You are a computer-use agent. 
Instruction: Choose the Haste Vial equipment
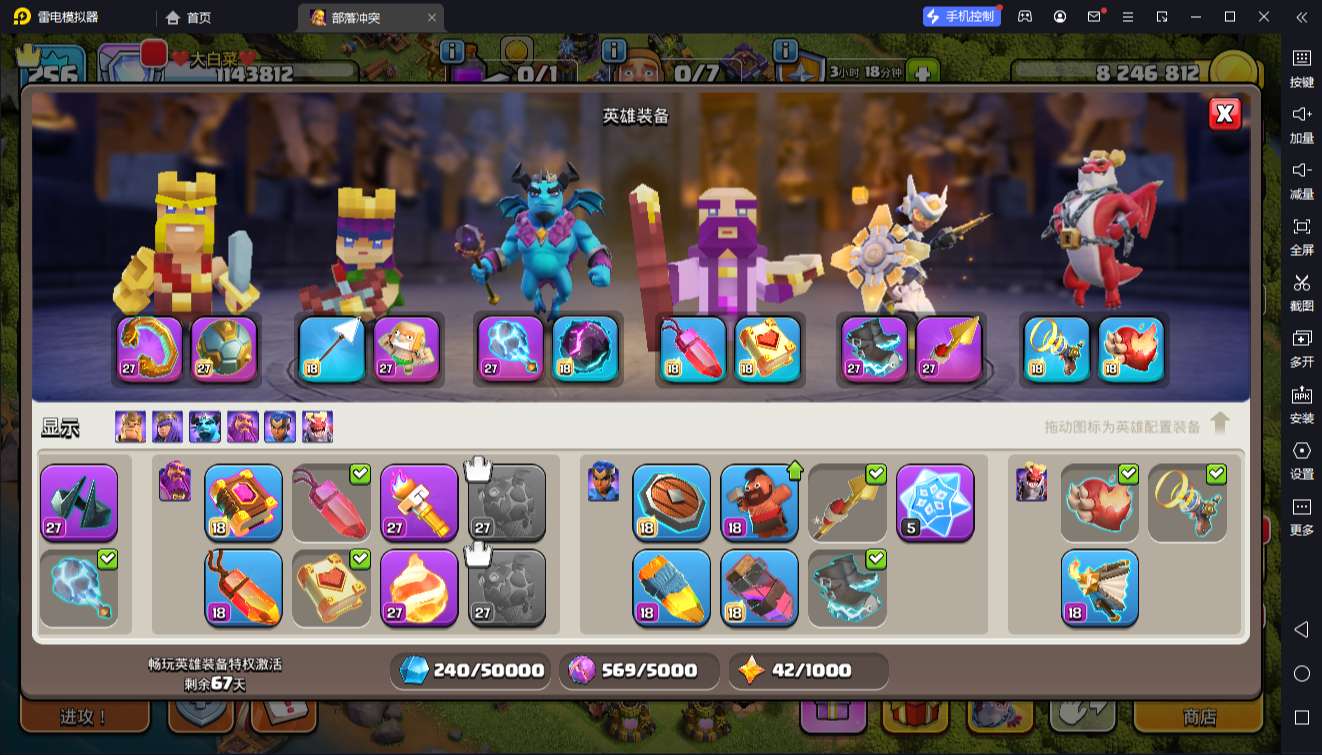pyautogui.click(x=671, y=587)
